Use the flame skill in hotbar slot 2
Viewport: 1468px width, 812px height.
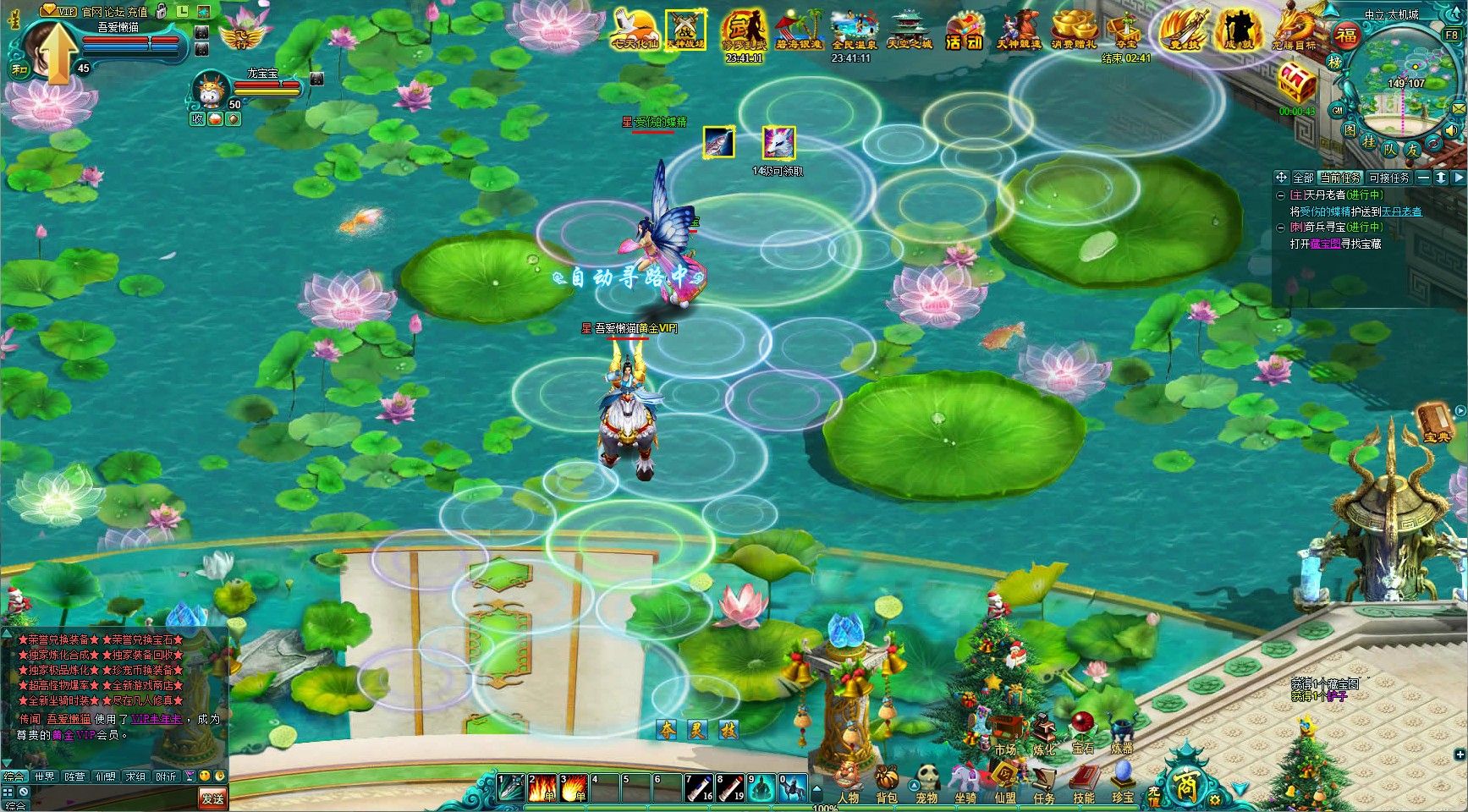click(542, 787)
